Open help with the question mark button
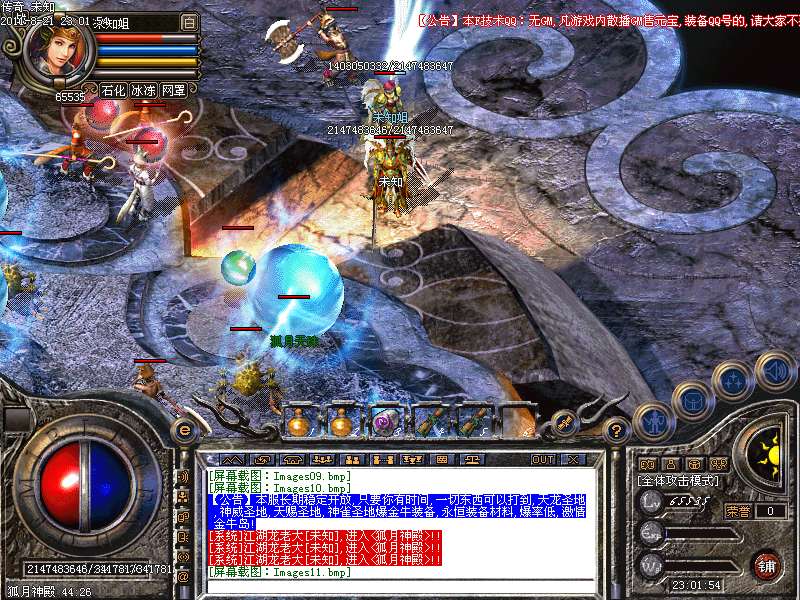800x600 pixels. tap(616, 432)
